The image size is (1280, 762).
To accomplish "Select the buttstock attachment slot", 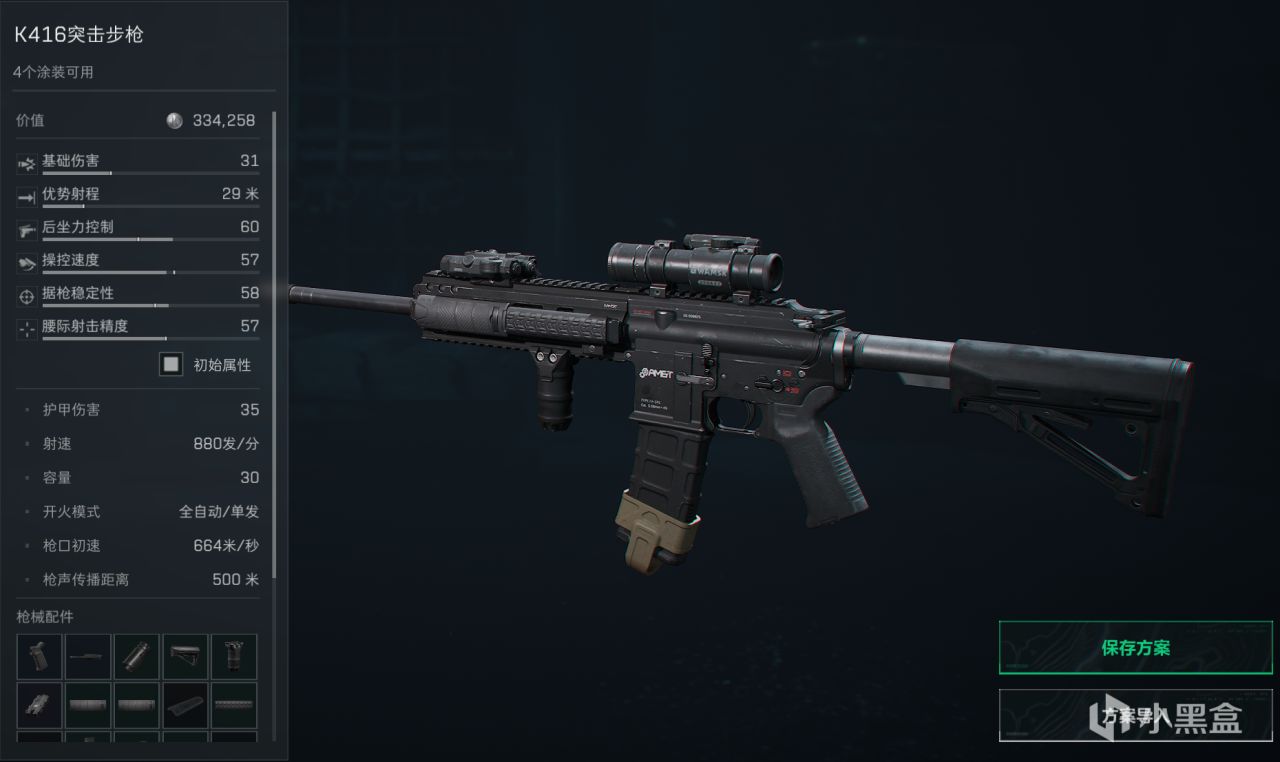I will coord(186,656).
